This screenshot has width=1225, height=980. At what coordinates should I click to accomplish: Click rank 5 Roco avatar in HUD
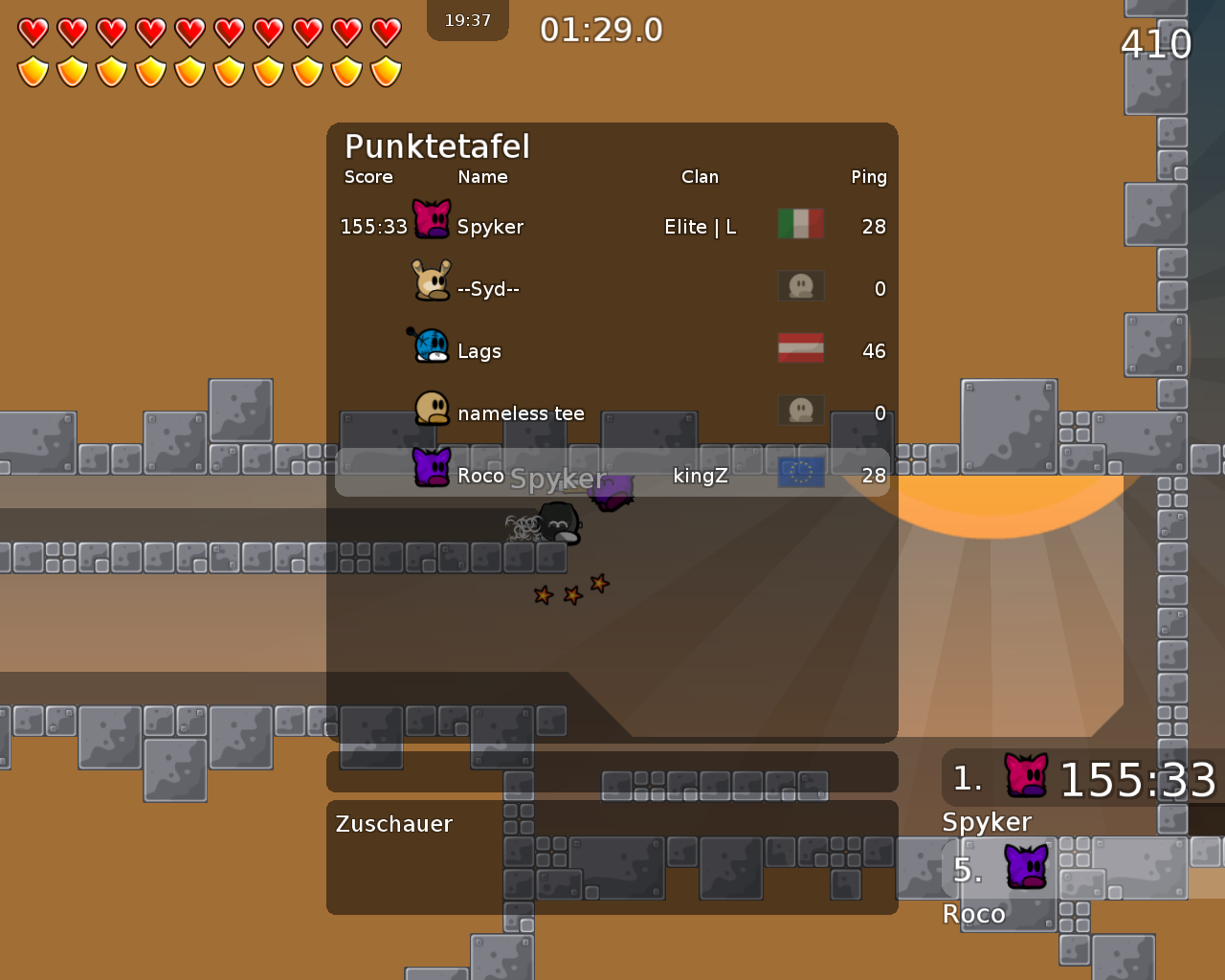(x=1026, y=867)
